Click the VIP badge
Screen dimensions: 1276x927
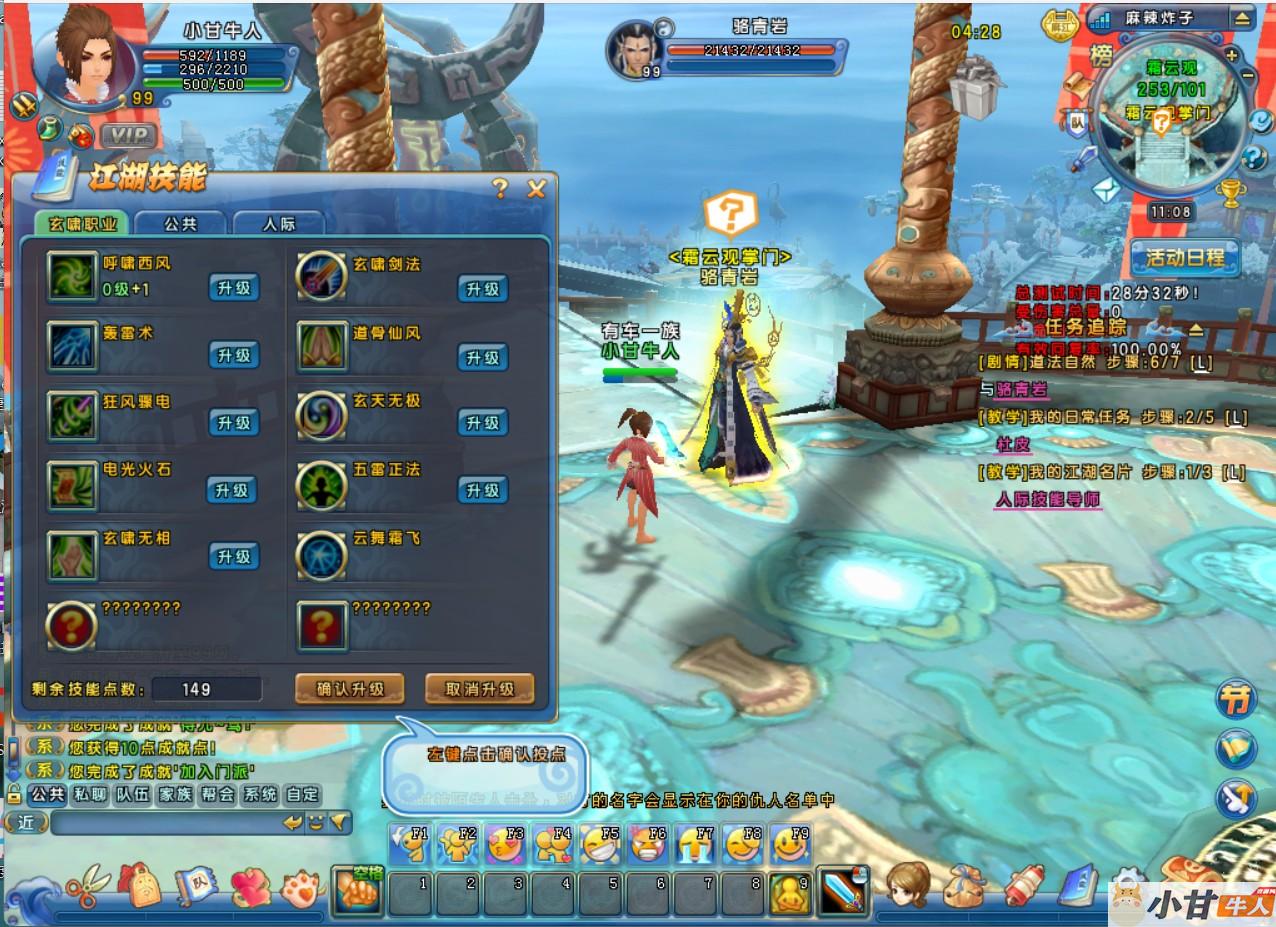128,135
